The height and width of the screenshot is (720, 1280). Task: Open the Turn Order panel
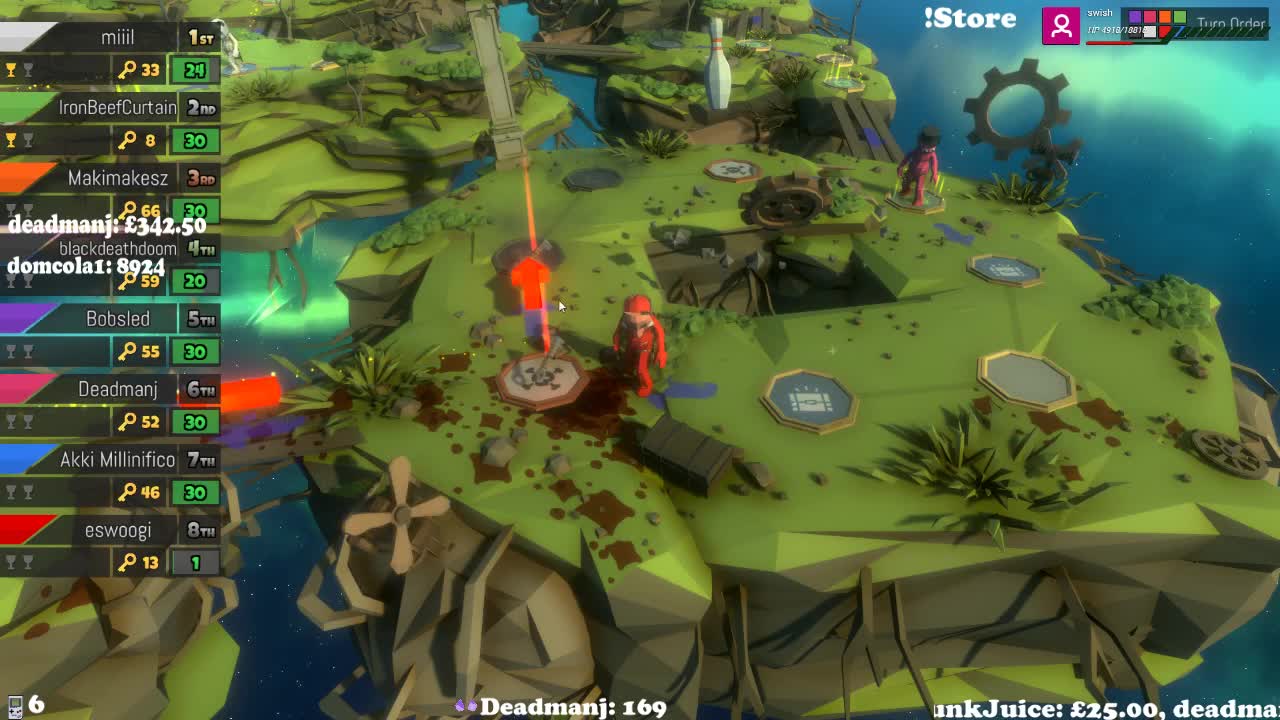1230,24
